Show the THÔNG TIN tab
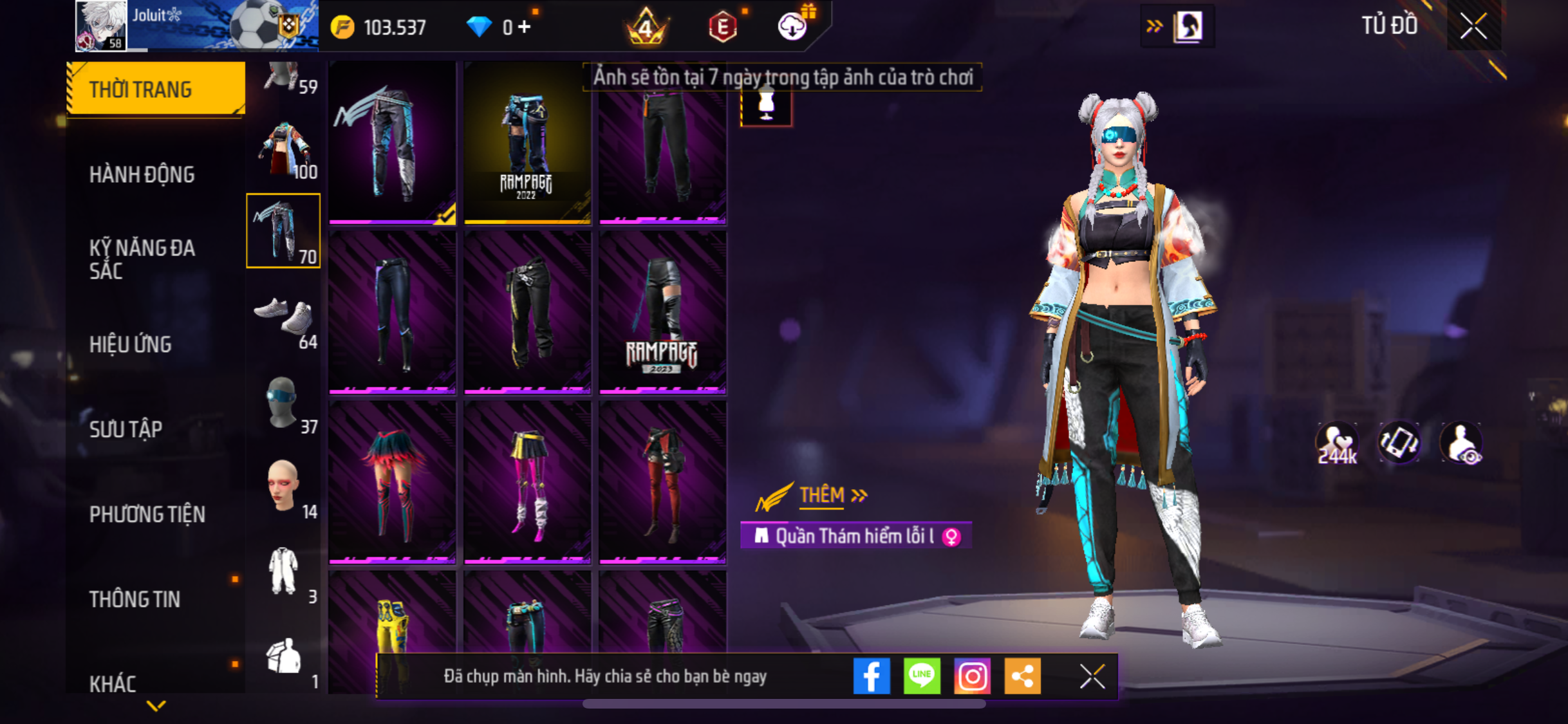The image size is (1568, 724). [x=135, y=599]
